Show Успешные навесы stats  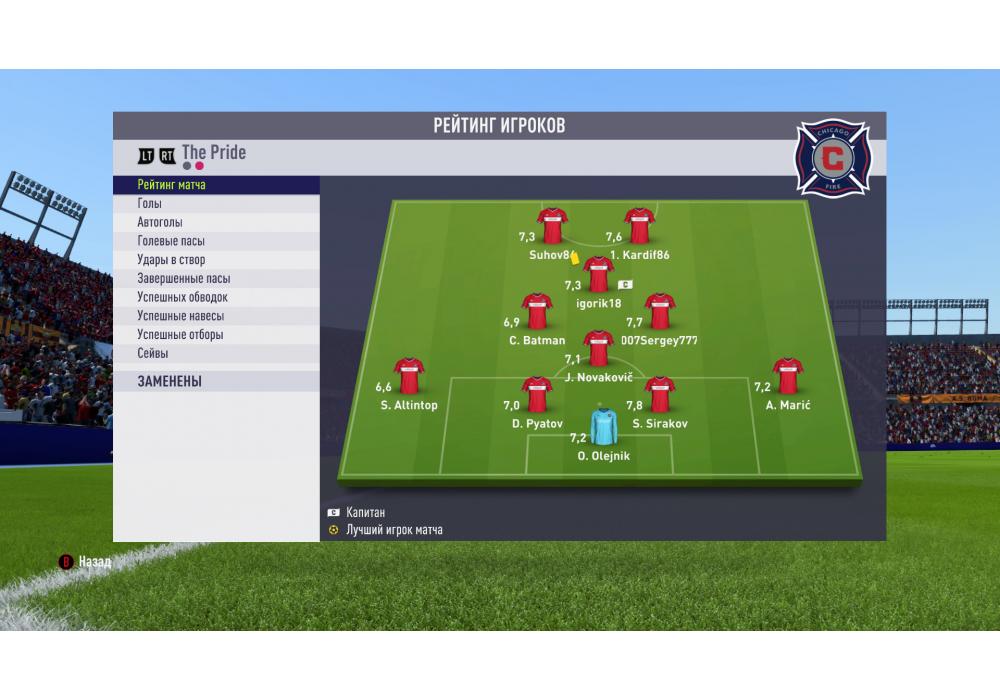coord(215,316)
